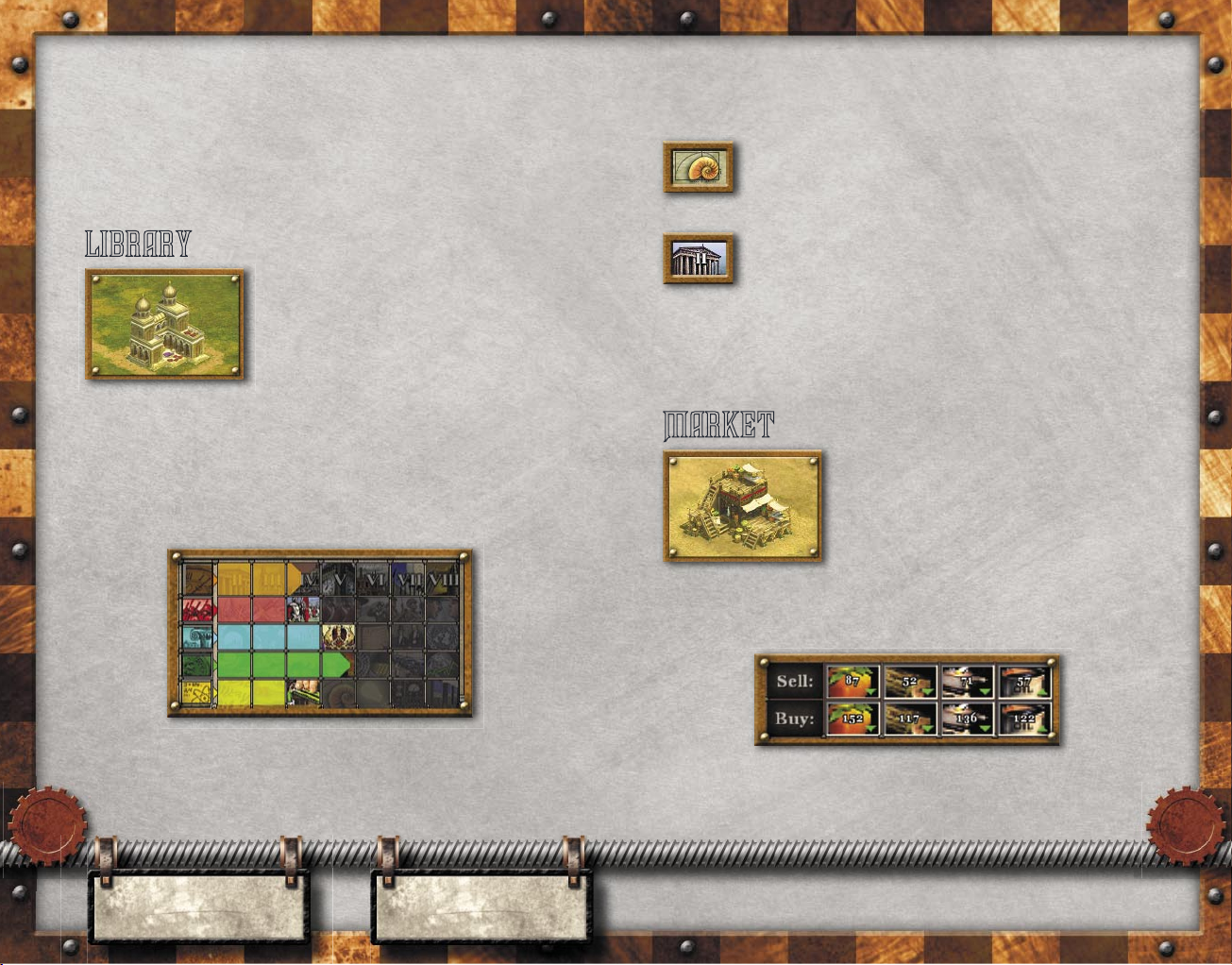Buy metal for 136
The width and height of the screenshot is (1232, 965).
point(968,719)
